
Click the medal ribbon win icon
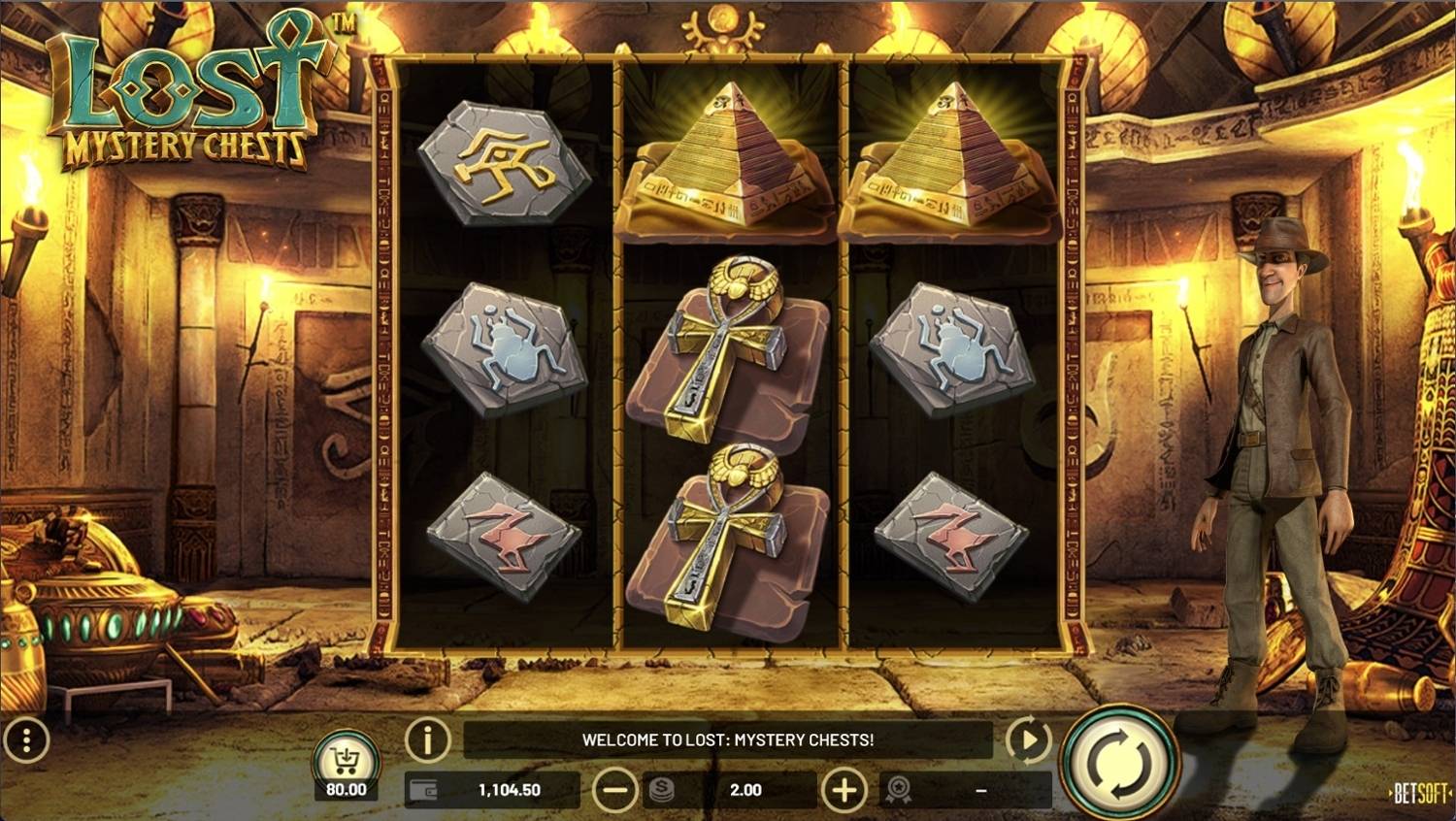(x=899, y=789)
